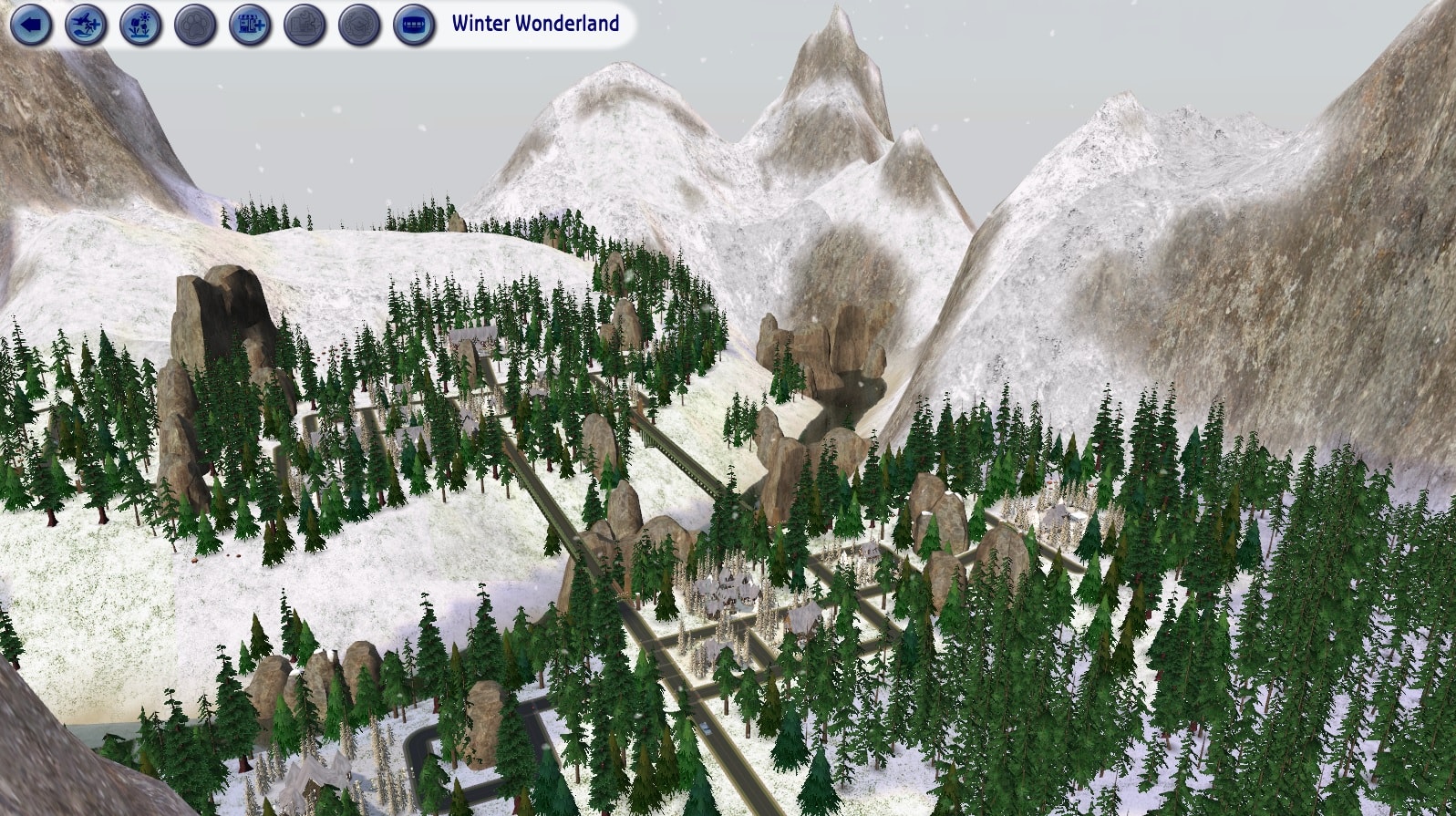Choose the shop building with plus button
The height and width of the screenshot is (816, 1456).
point(250,25)
